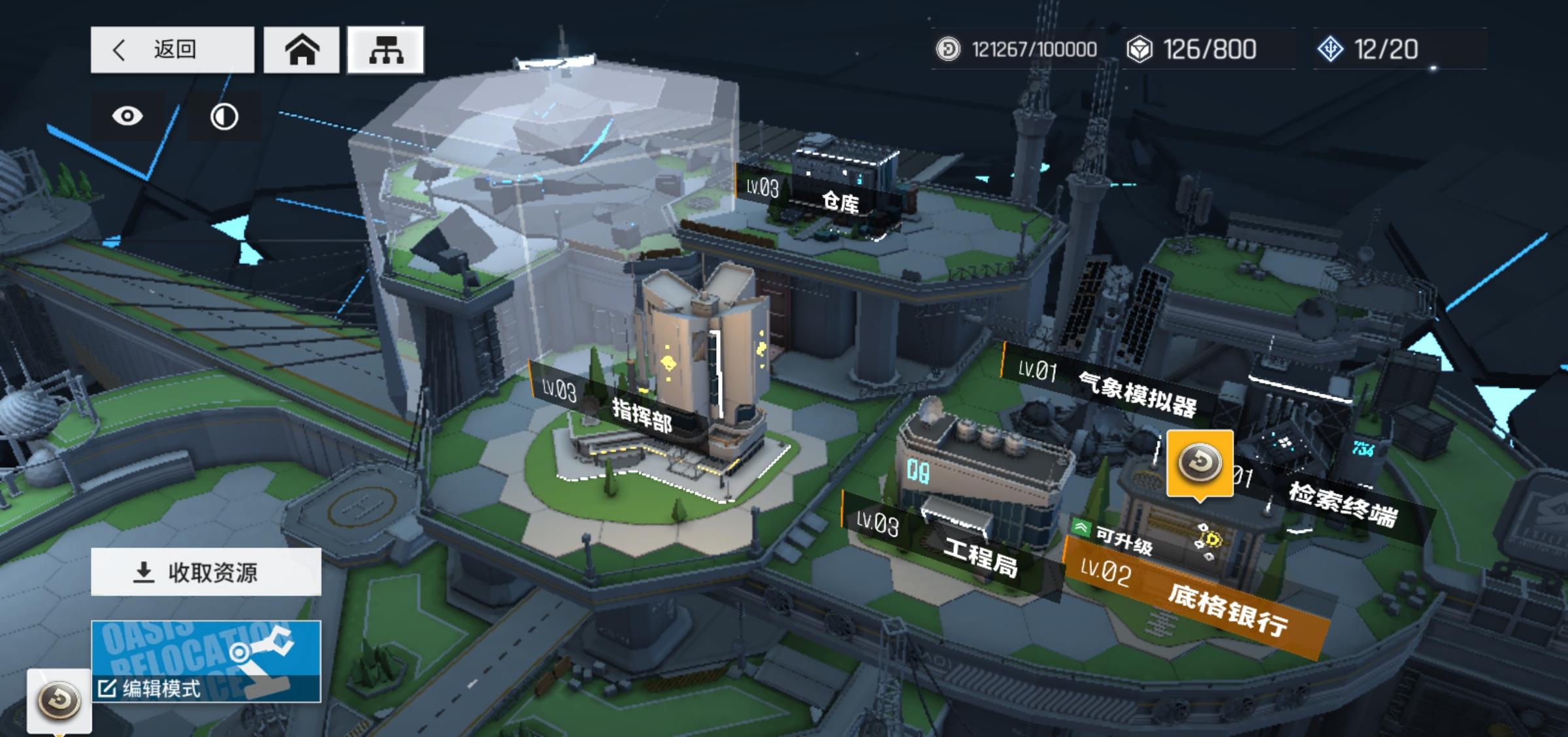Image resolution: width=1568 pixels, height=737 pixels.
Task: Open the 气象模拟器 building label
Action: click(1111, 387)
